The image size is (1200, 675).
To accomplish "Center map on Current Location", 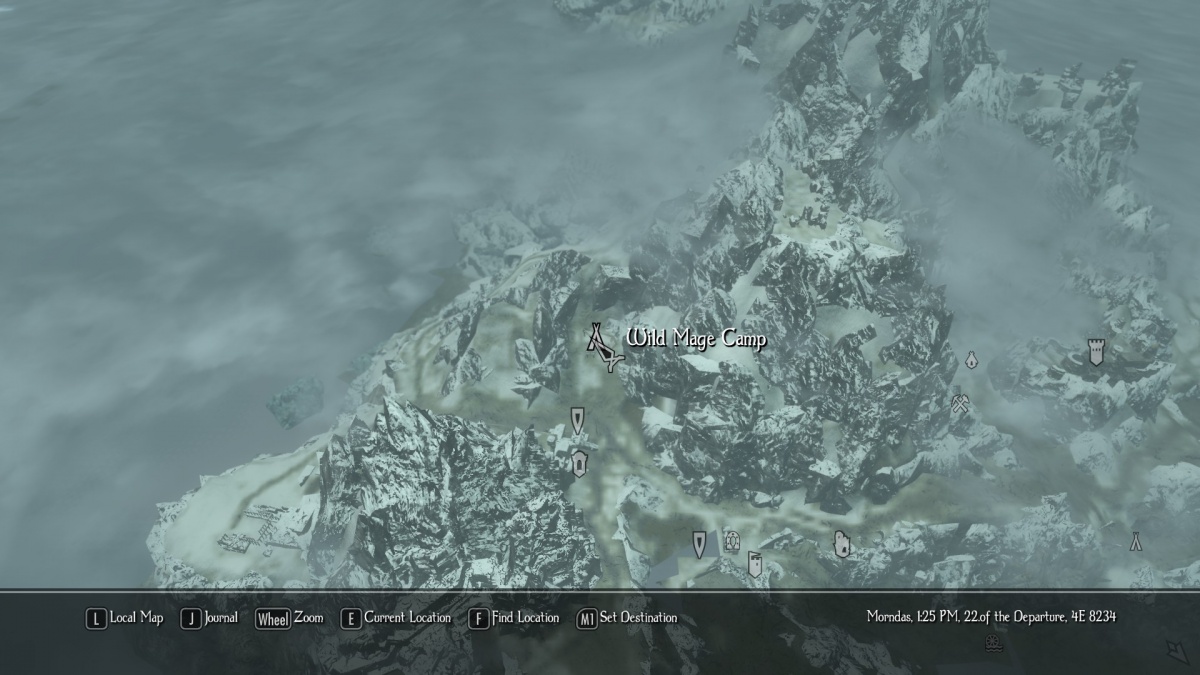I will pos(396,618).
